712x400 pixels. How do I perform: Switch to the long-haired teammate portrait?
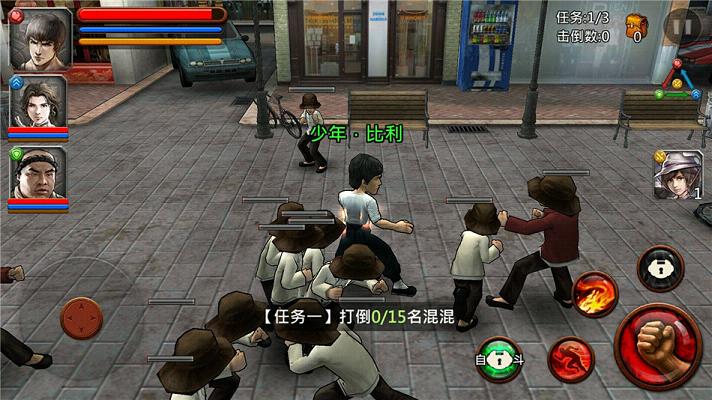click(x=38, y=103)
